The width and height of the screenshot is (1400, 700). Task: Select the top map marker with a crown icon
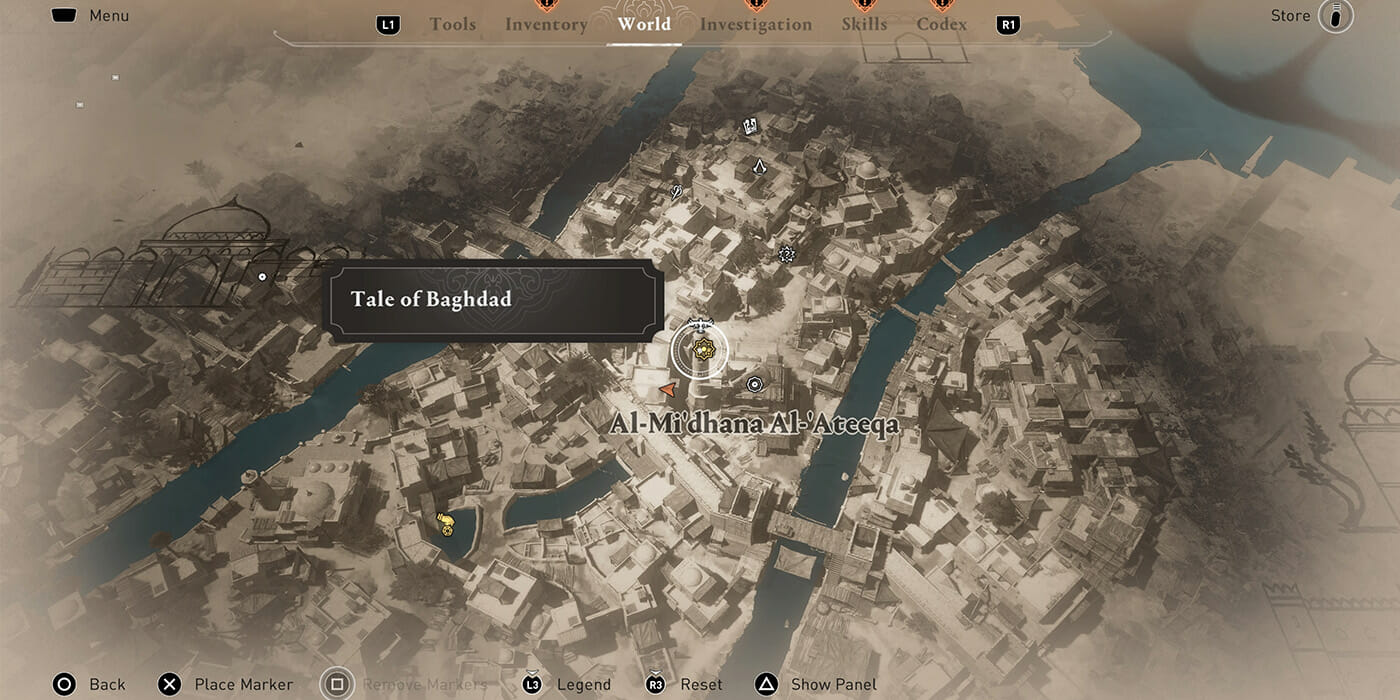[x=751, y=126]
